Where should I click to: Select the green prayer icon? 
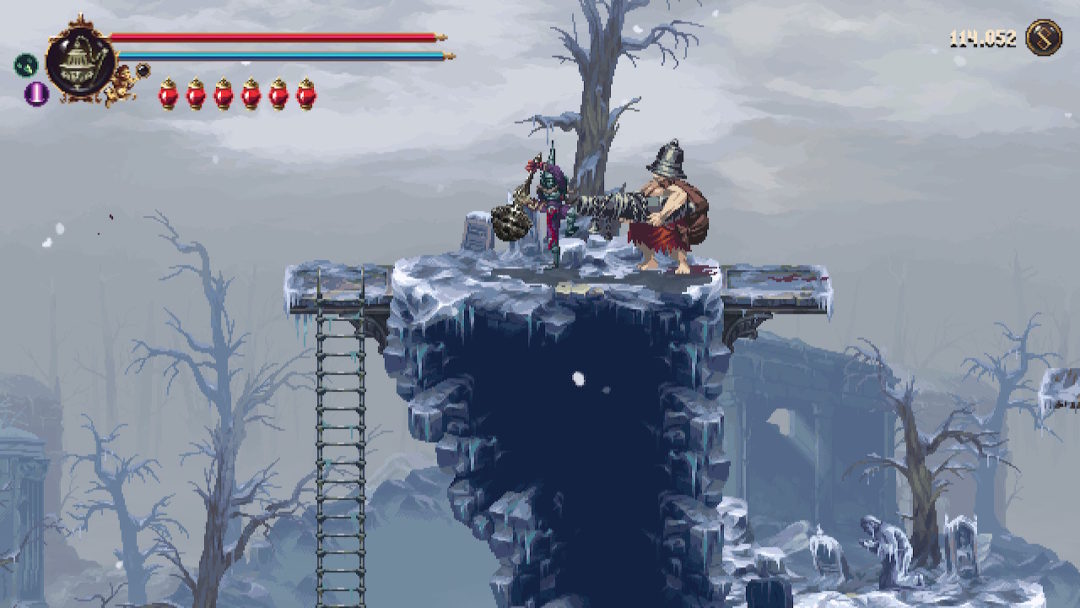[x=25, y=66]
